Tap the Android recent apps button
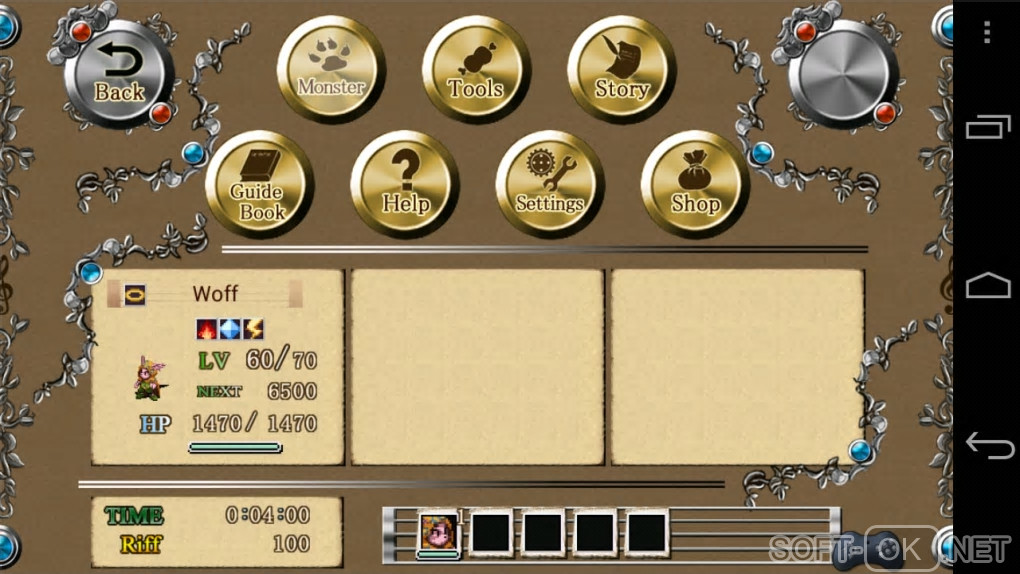1020x574 pixels. (x=987, y=127)
